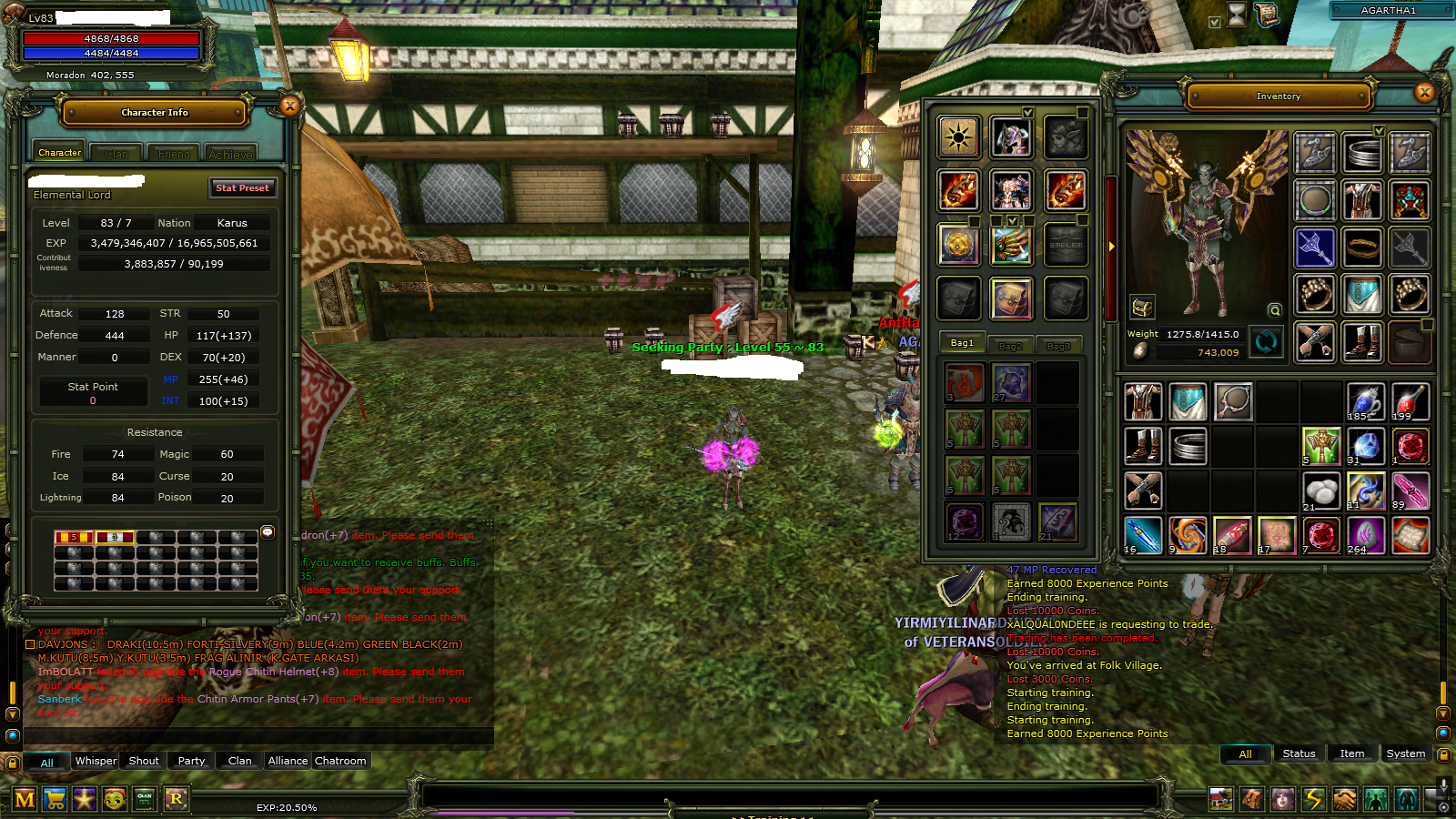Click the M merchant icon in the bottom-left toolbar
Screen dimensions: 1456x819
click(x=25, y=799)
